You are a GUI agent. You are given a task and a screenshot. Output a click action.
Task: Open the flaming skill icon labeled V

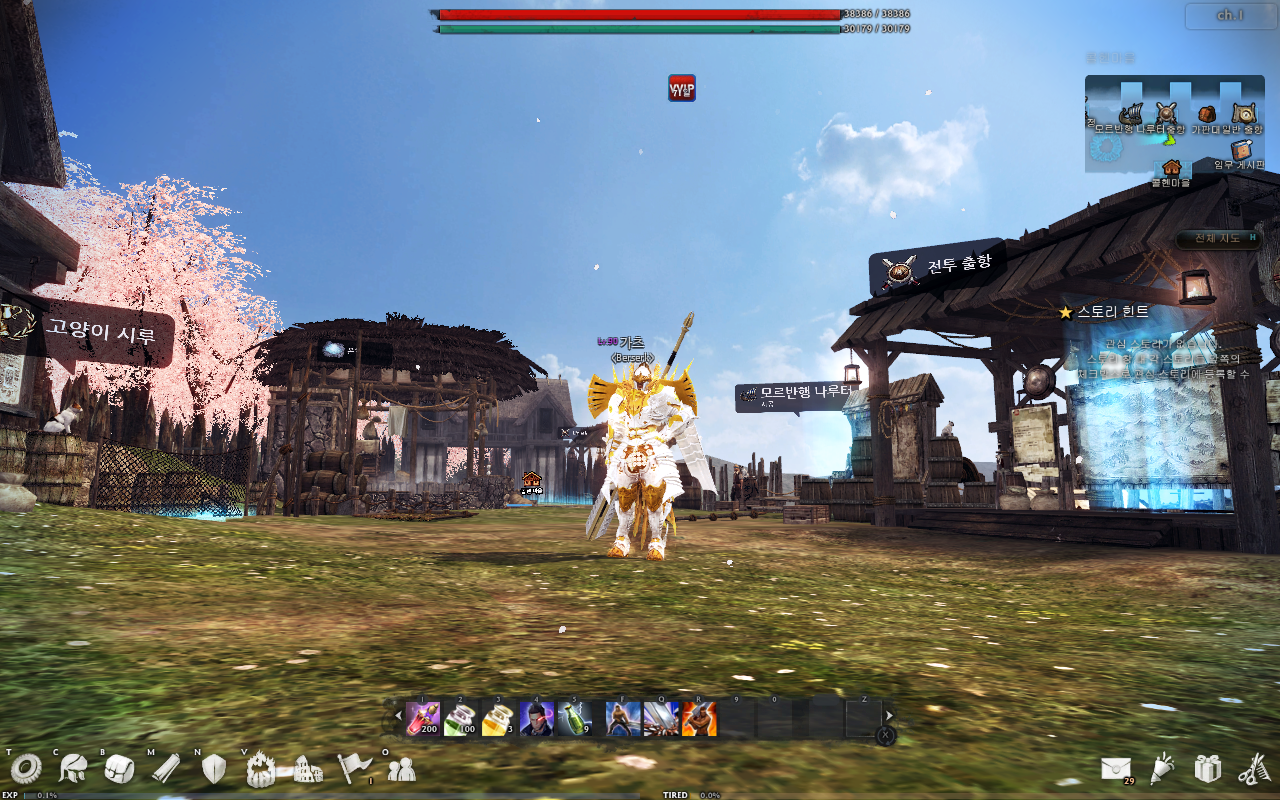[260, 770]
